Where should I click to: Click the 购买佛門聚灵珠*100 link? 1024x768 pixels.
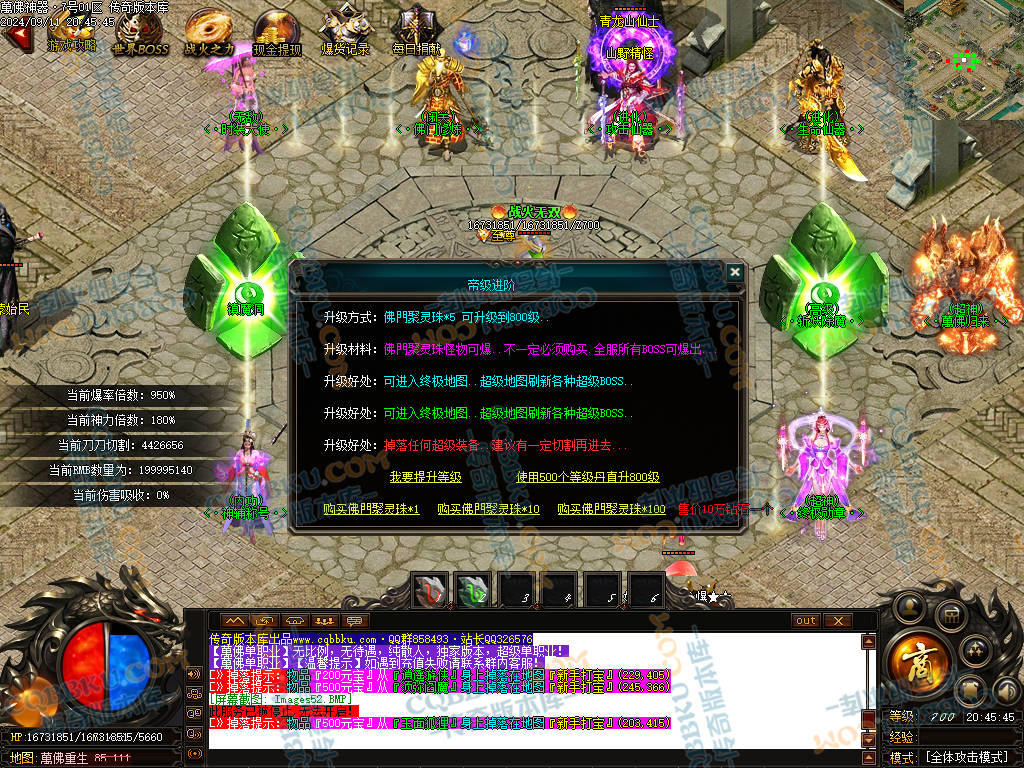pyautogui.click(x=611, y=510)
